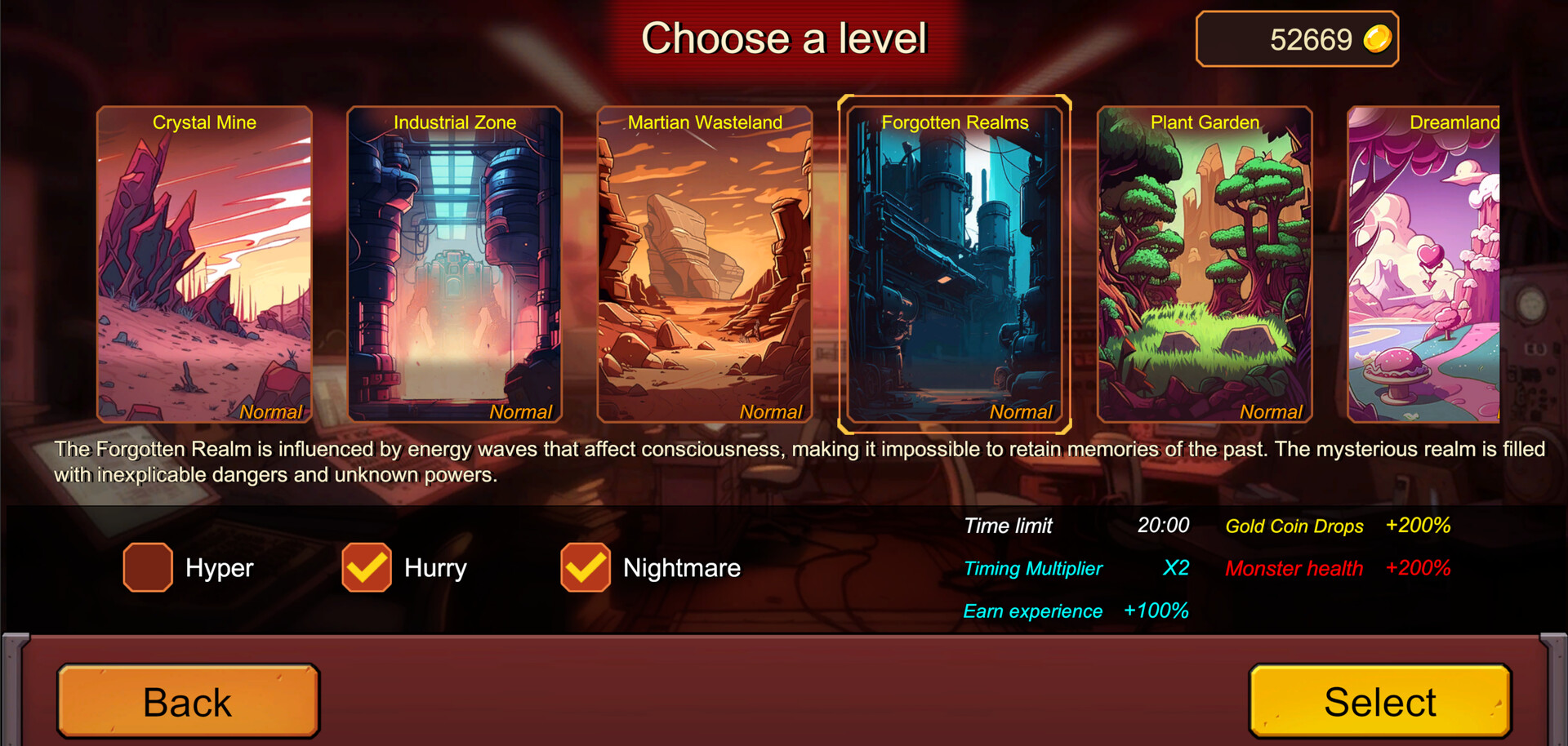Image resolution: width=1568 pixels, height=746 pixels.
Task: Disable the Hurry modifier
Action: [366, 568]
